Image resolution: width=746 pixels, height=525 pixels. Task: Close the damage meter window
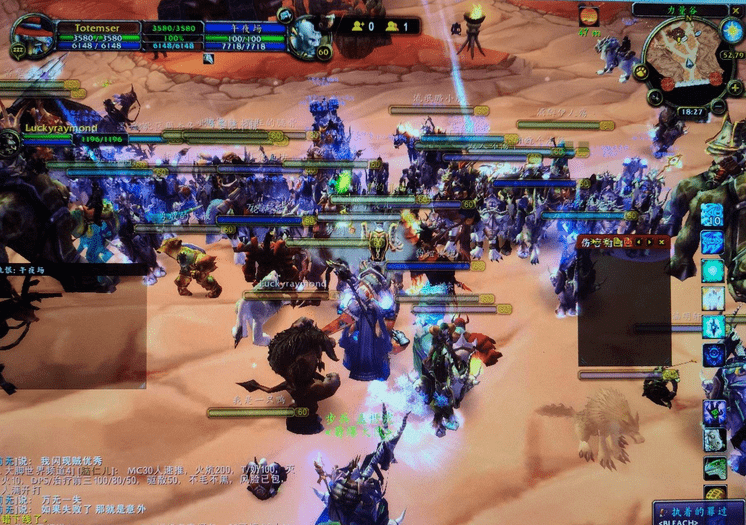(661, 241)
